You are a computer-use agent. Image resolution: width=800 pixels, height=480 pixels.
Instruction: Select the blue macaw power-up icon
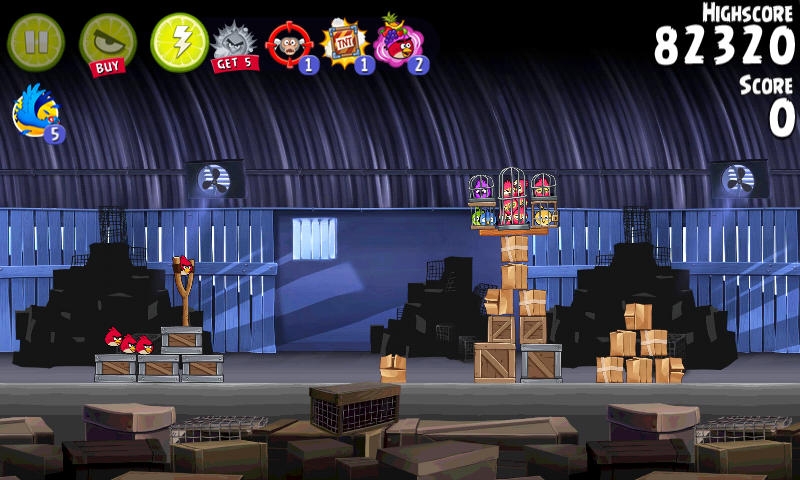pos(37,111)
